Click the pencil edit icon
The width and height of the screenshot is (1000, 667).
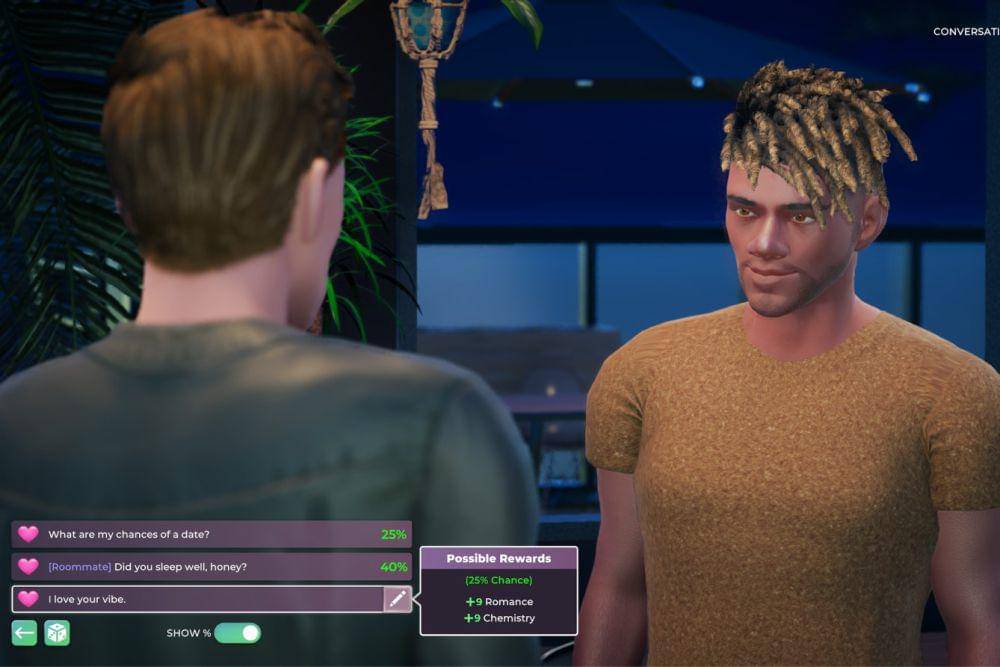[398, 599]
